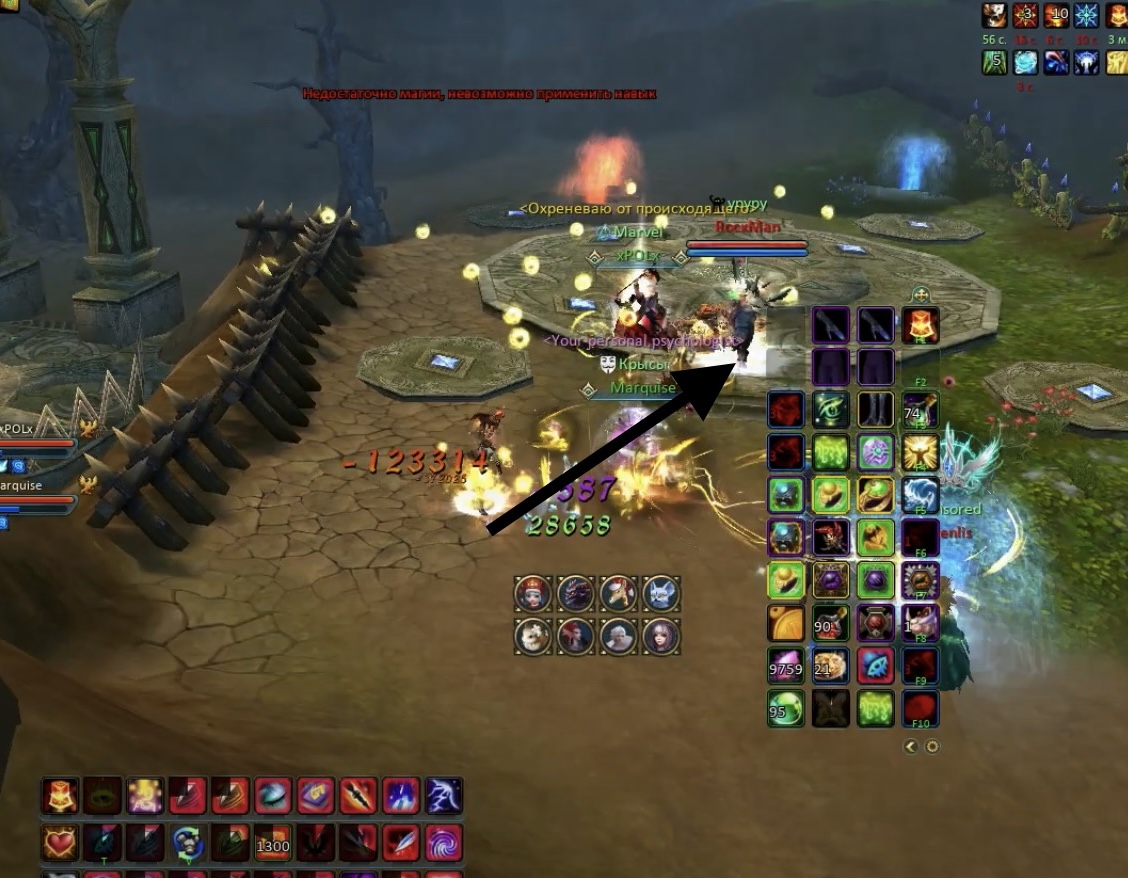Image resolution: width=1128 pixels, height=878 pixels.
Task: Click the snowflake buff icon
Action: (x=1085, y=15)
